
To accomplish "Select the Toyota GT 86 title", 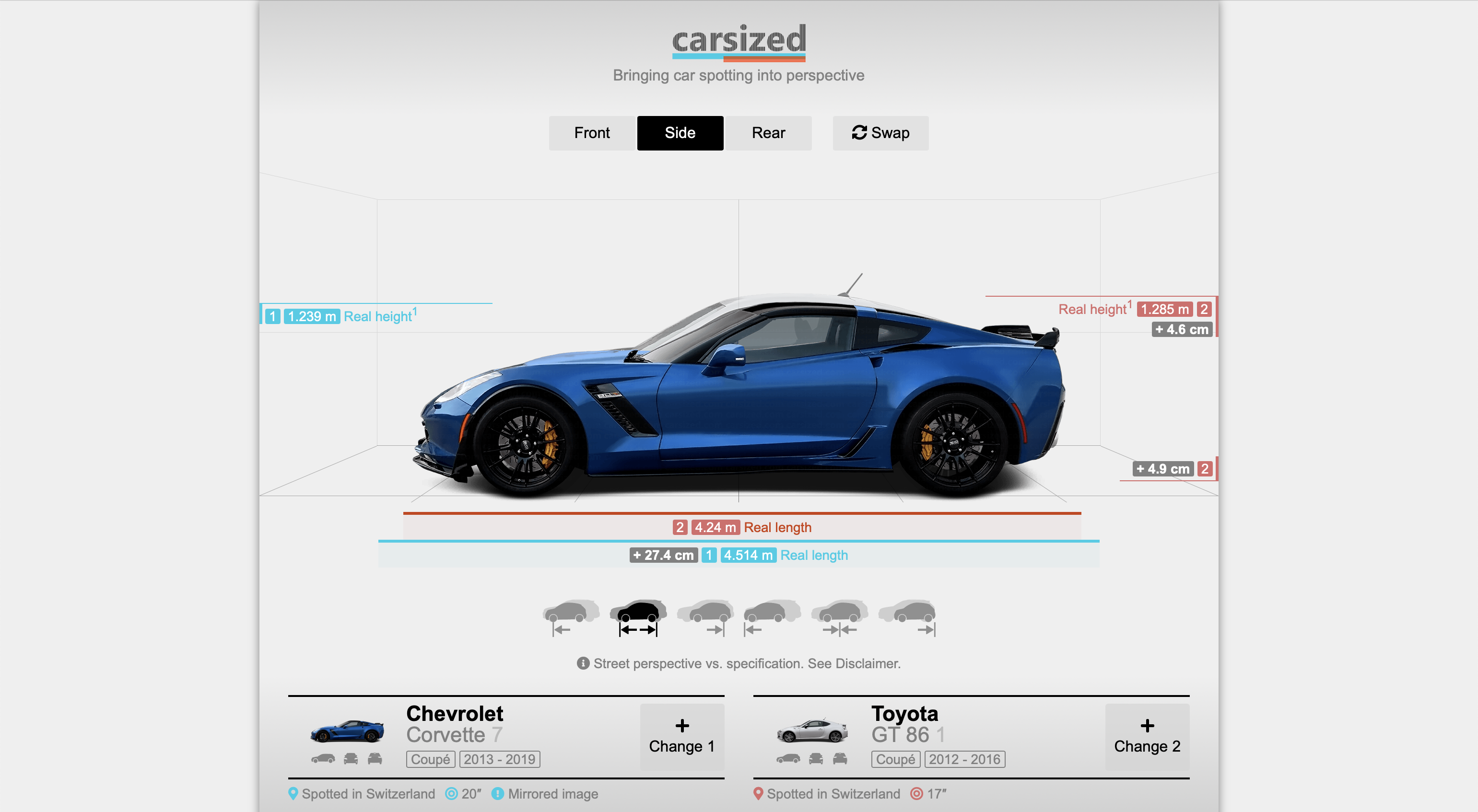I will click(906, 724).
